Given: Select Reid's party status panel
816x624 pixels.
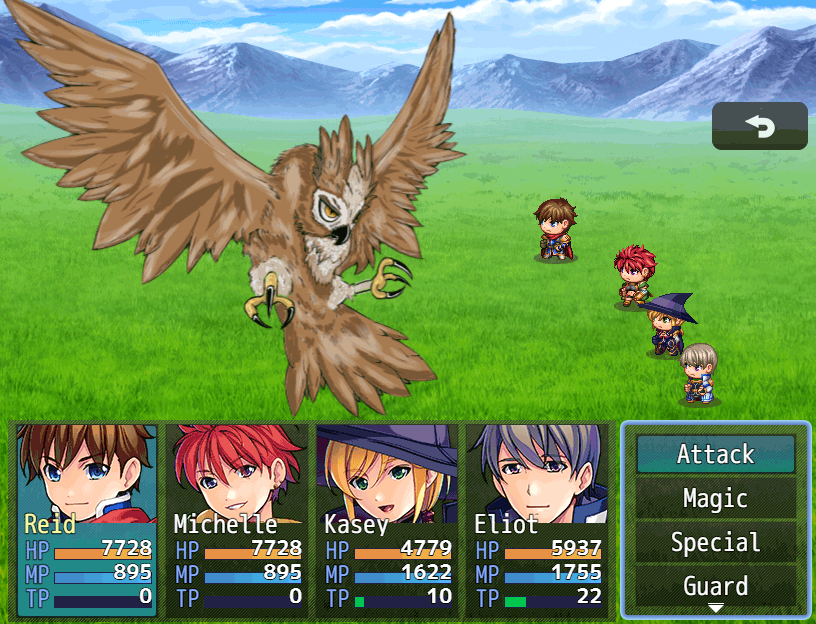Looking at the screenshot, I should point(87,519).
